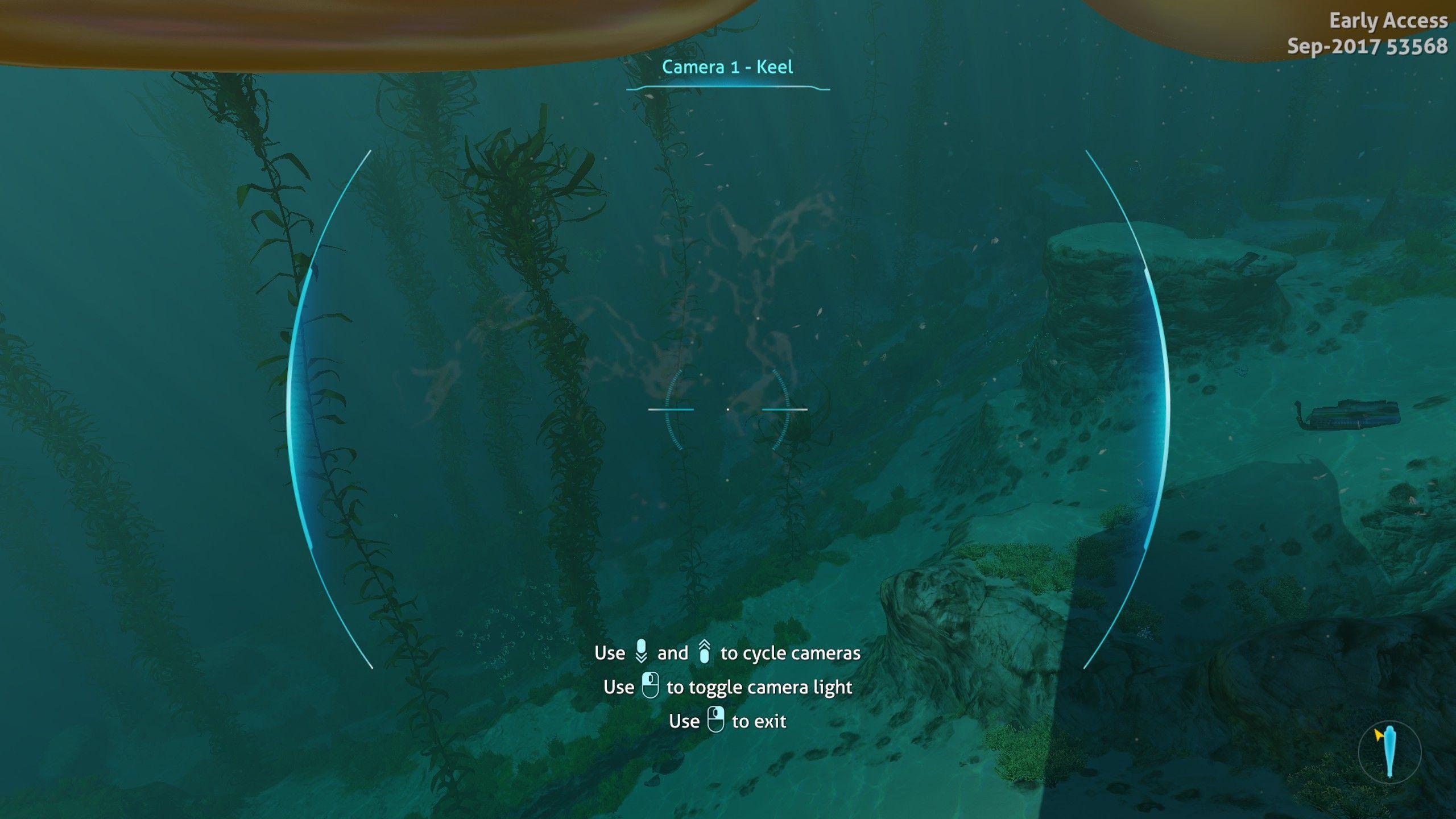Click the Cyclops heading indicator icon
Viewport: 1456px width, 819px height.
pos(1389,752)
